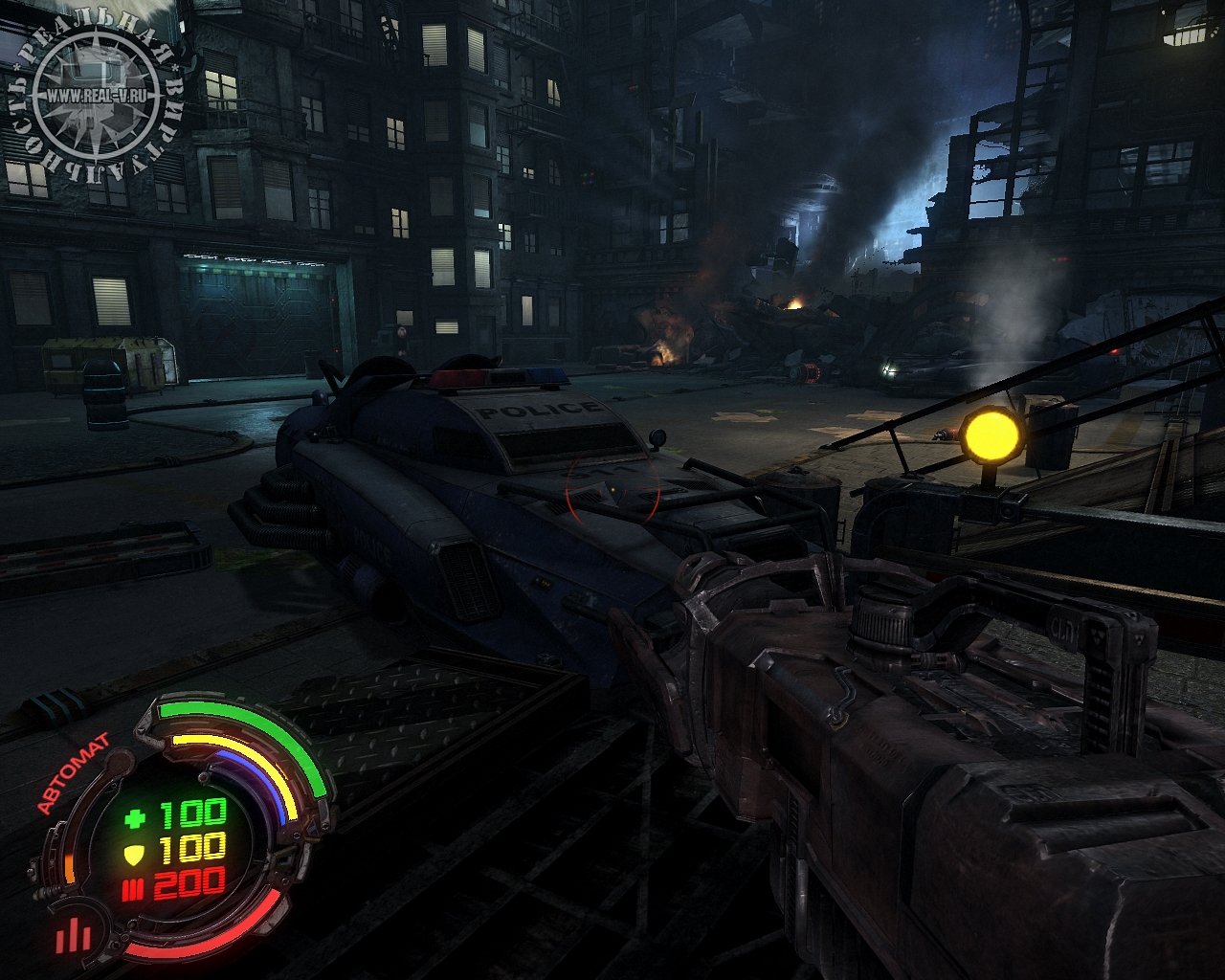Image resolution: width=1225 pixels, height=980 pixels.
Task: Select the АВТОМАТ weapon label
Action: 73,773
